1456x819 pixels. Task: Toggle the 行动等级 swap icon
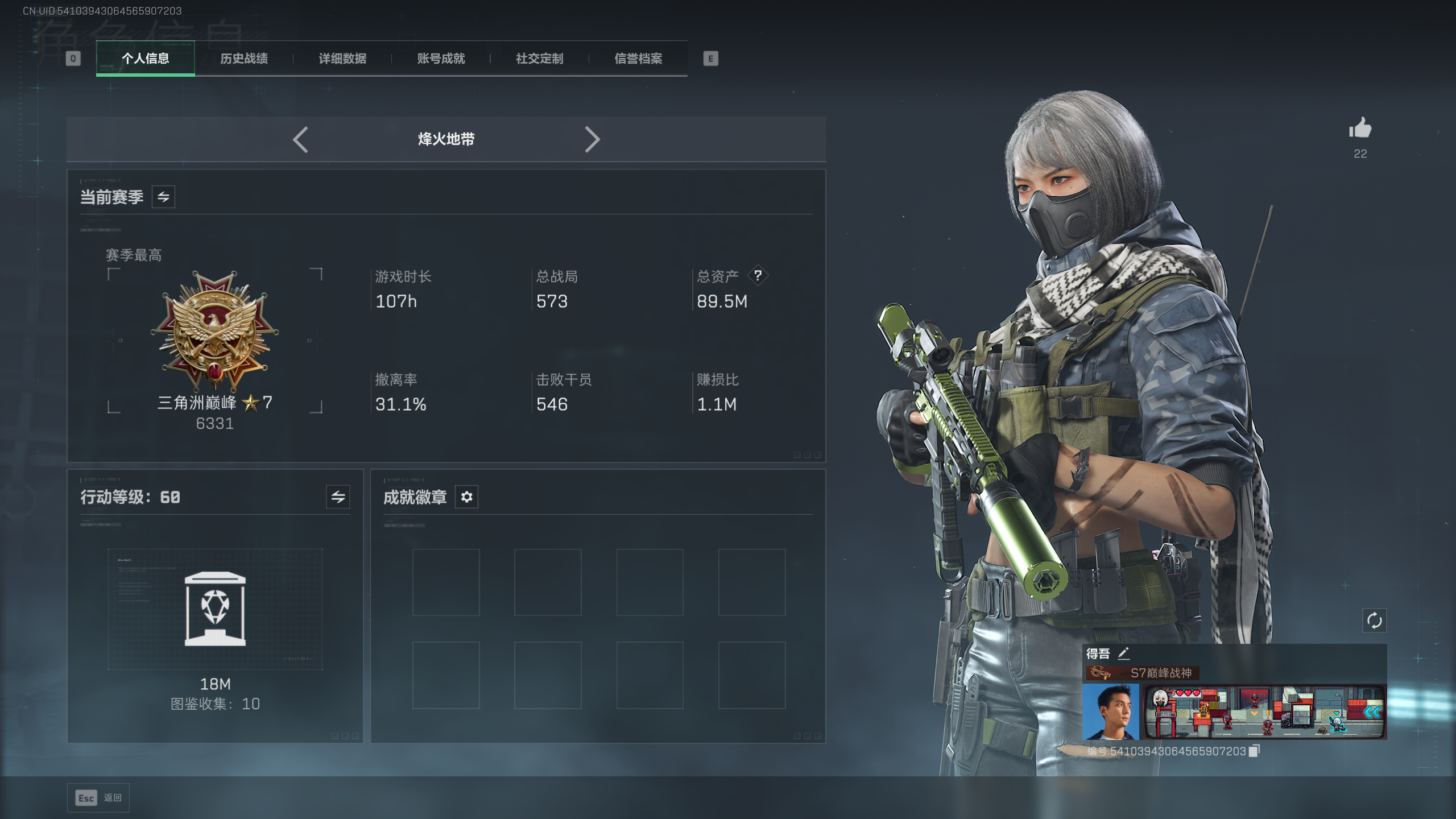pos(338,497)
